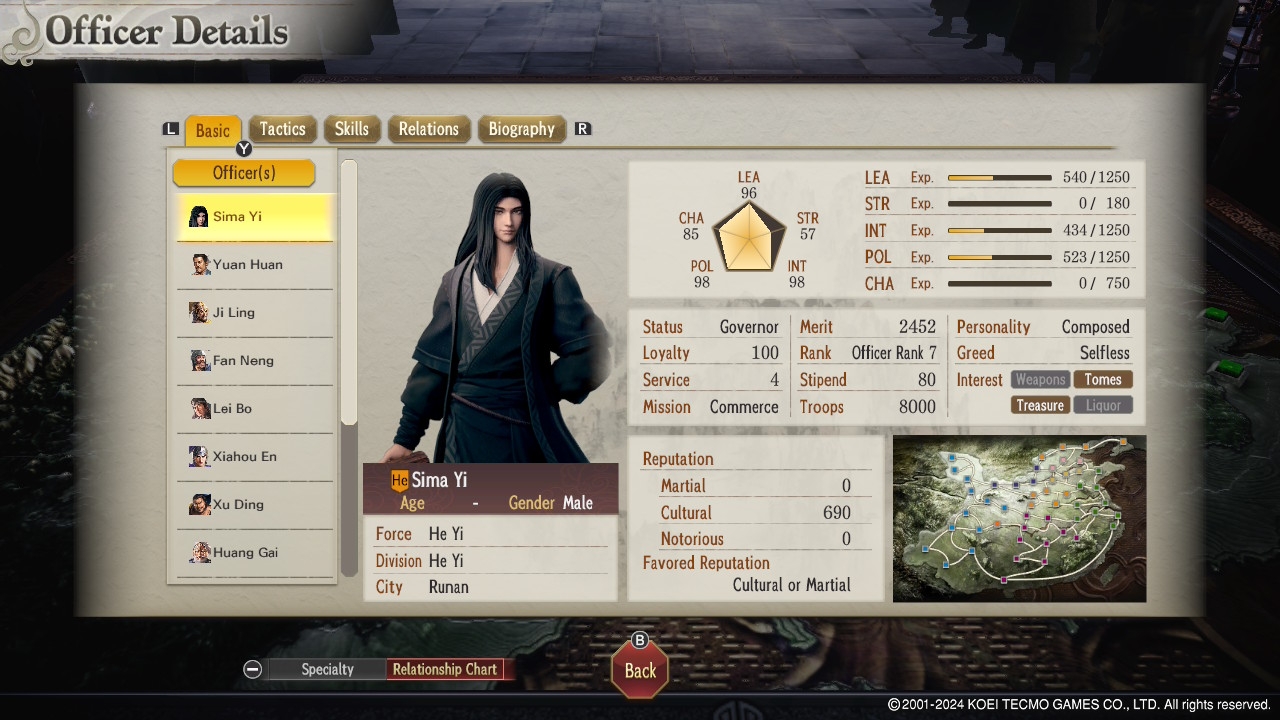This screenshot has height=720, width=1280.
Task: Open the Tactics tab
Action: 282,129
